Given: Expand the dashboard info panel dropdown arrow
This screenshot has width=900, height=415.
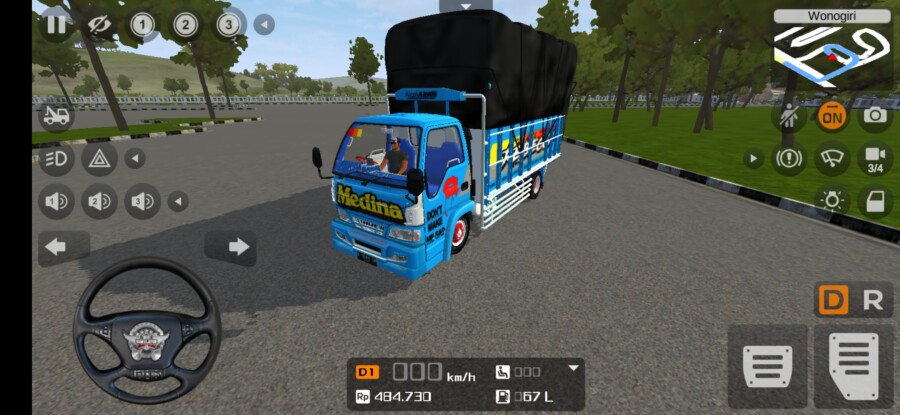Looking at the screenshot, I should click(x=573, y=368).
